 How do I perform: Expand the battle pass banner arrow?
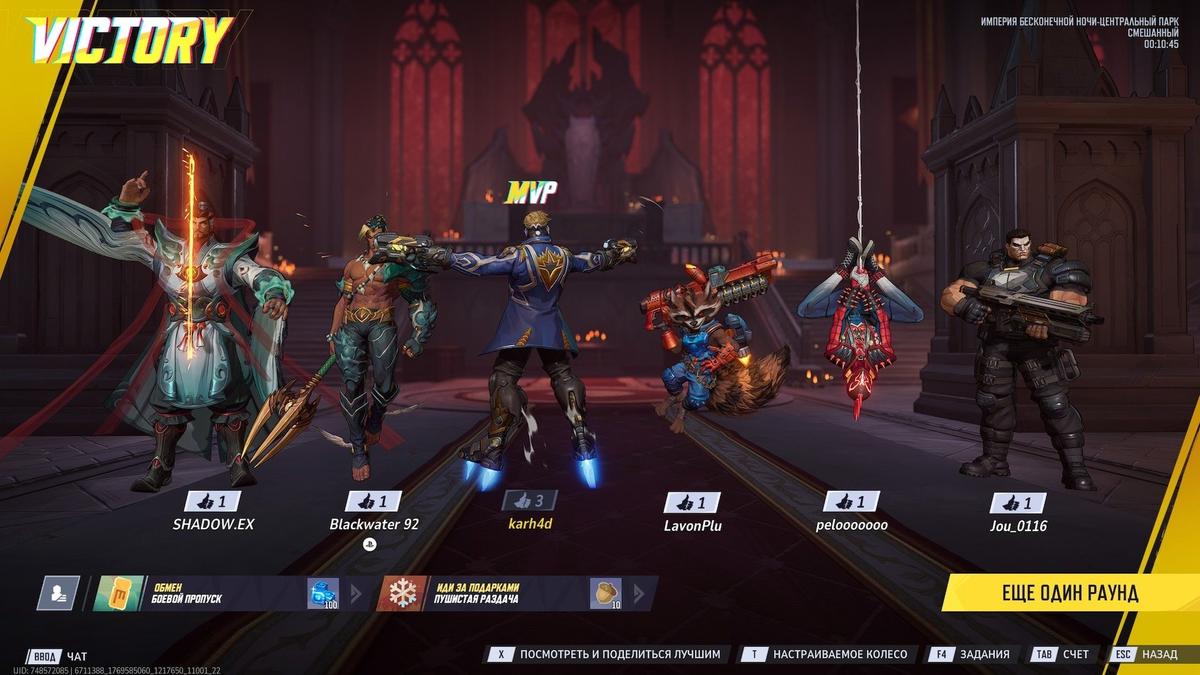[355, 593]
